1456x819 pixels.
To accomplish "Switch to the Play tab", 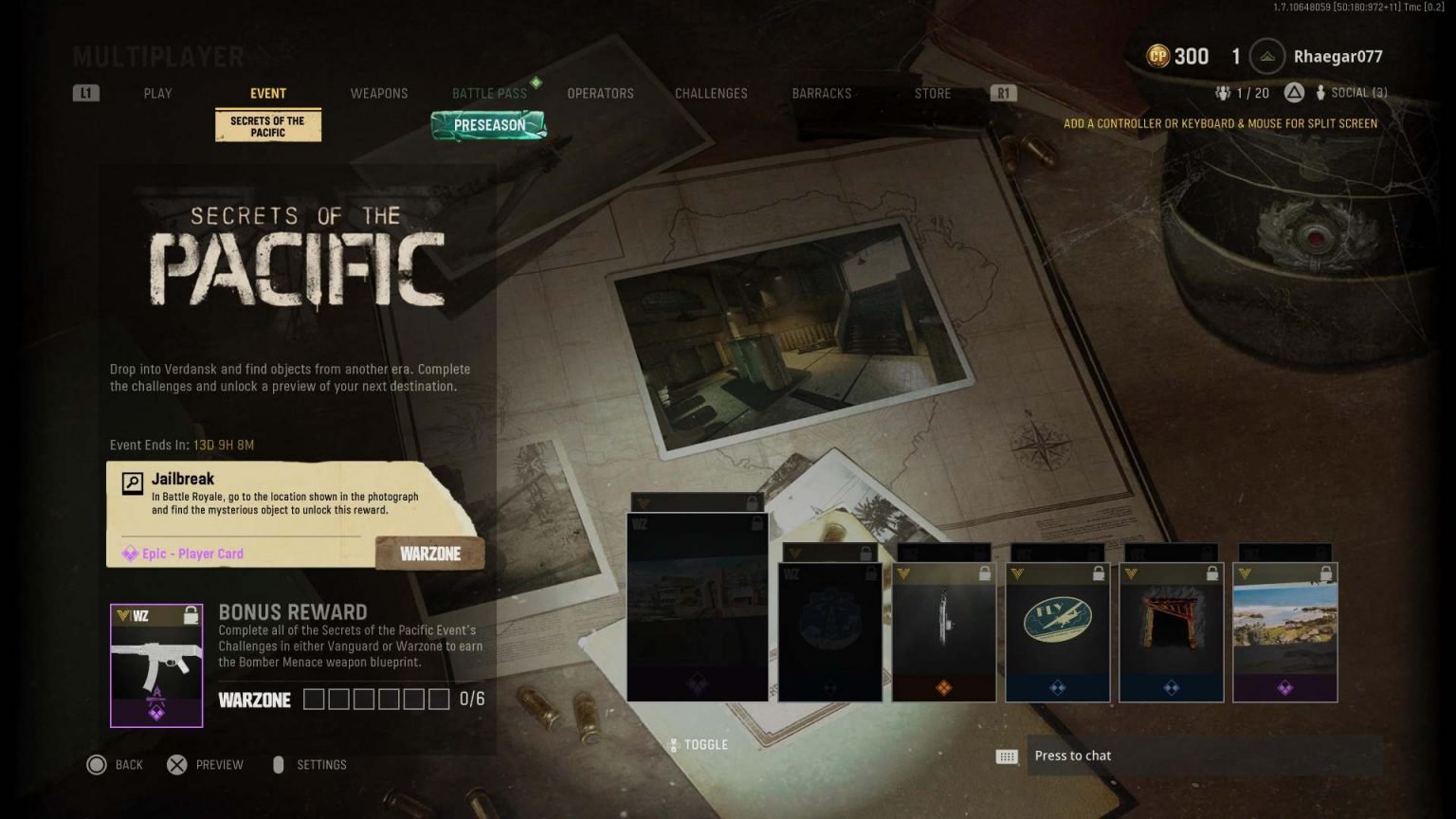I will point(157,93).
